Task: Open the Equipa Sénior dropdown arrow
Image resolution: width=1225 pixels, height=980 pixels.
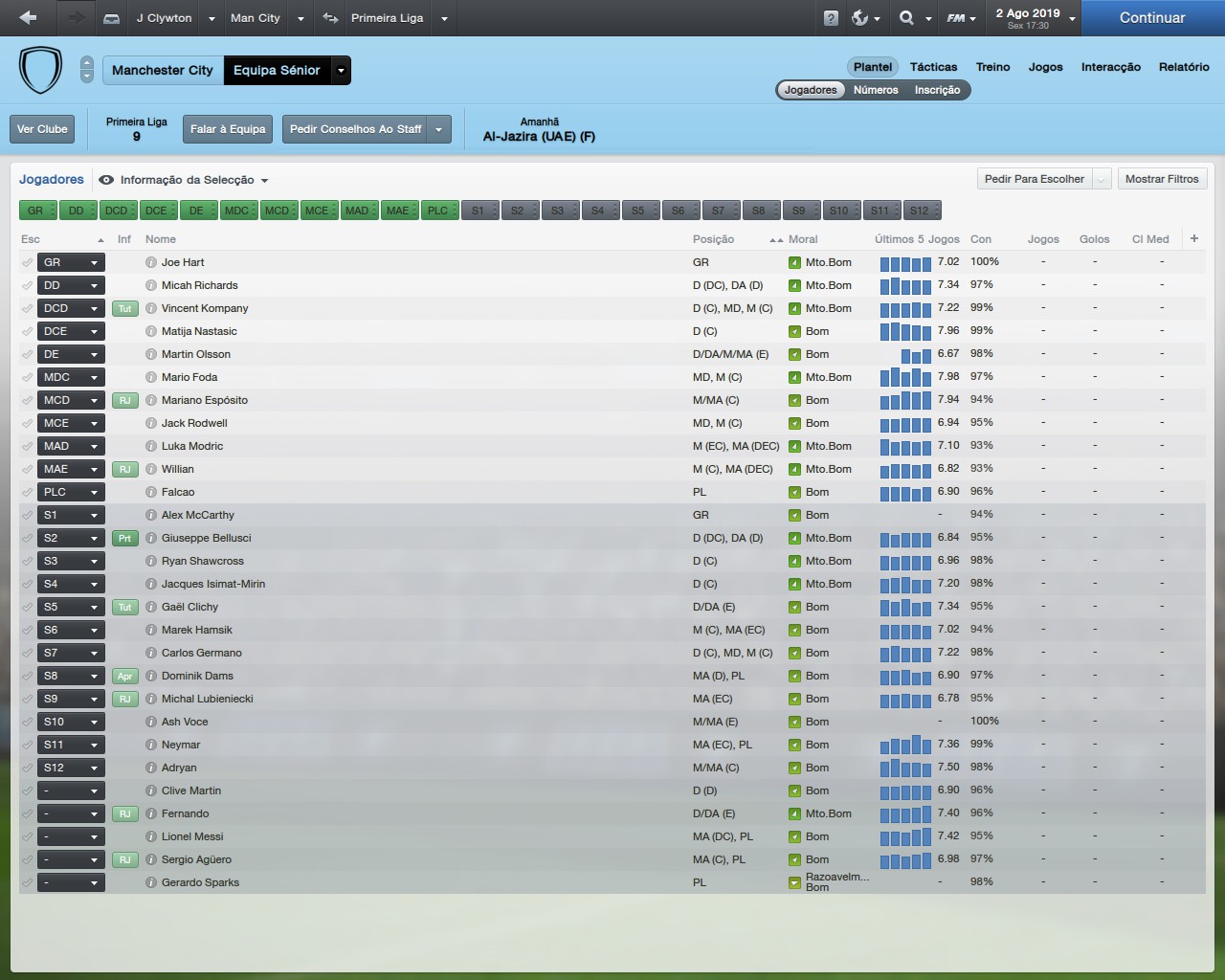Action: 341,70
